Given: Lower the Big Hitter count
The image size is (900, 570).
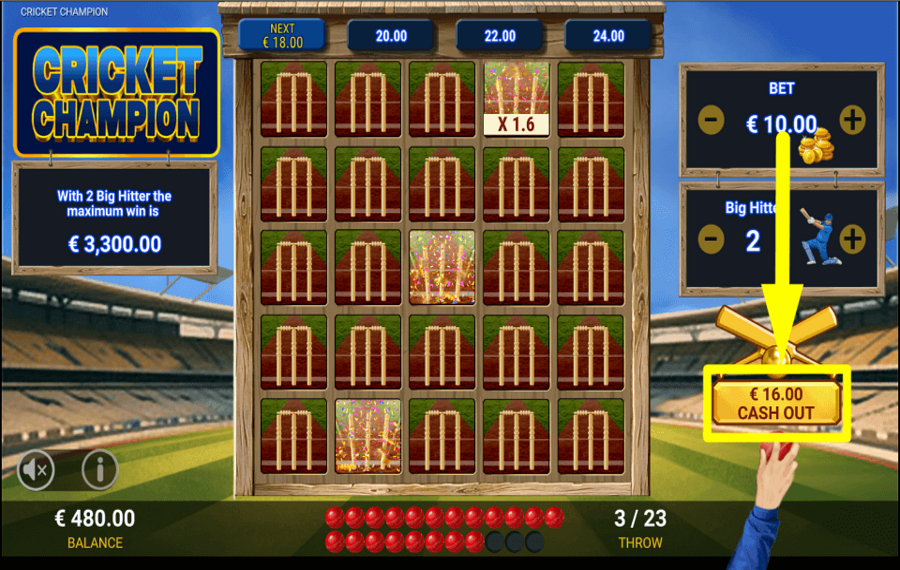Looking at the screenshot, I should point(711,239).
